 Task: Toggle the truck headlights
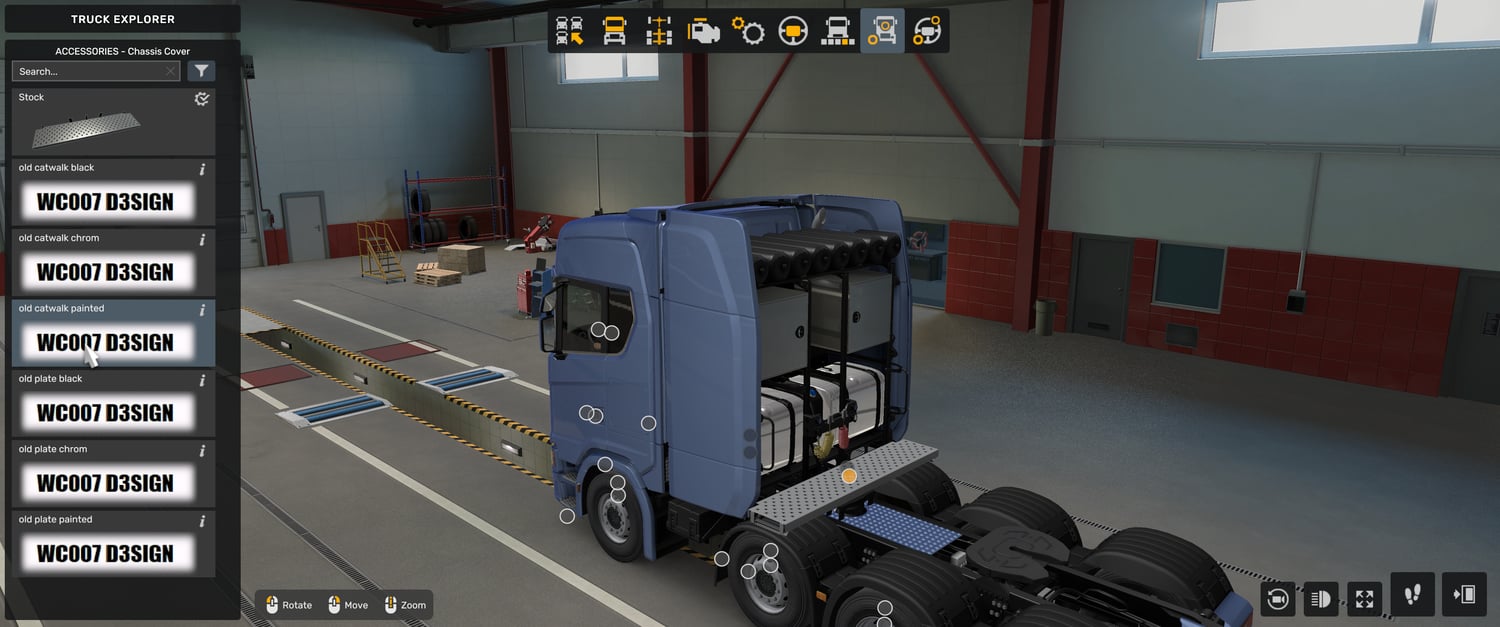1321,599
